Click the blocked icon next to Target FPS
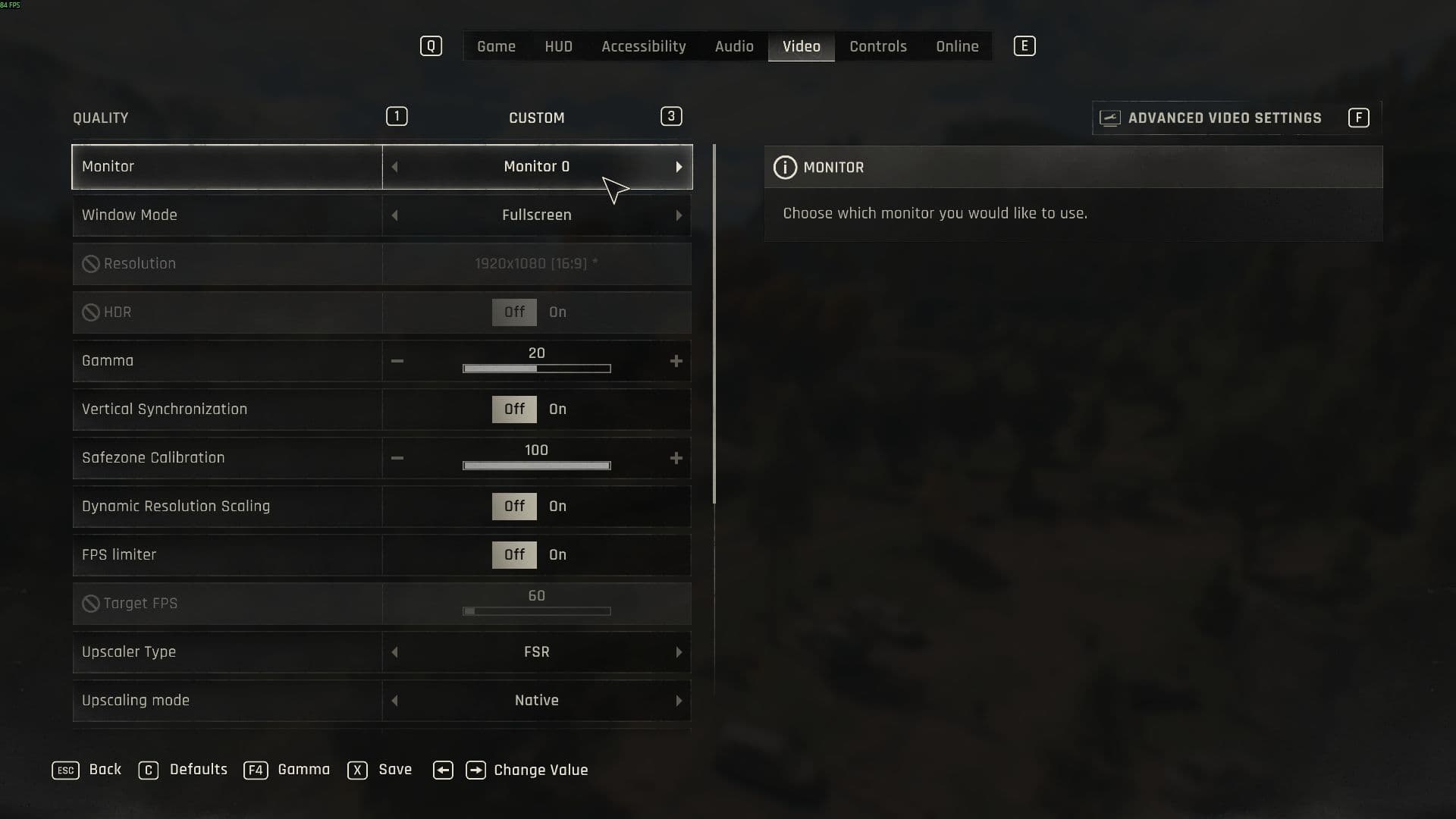The height and width of the screenshot is (819, 1456). tap(90, 603)
